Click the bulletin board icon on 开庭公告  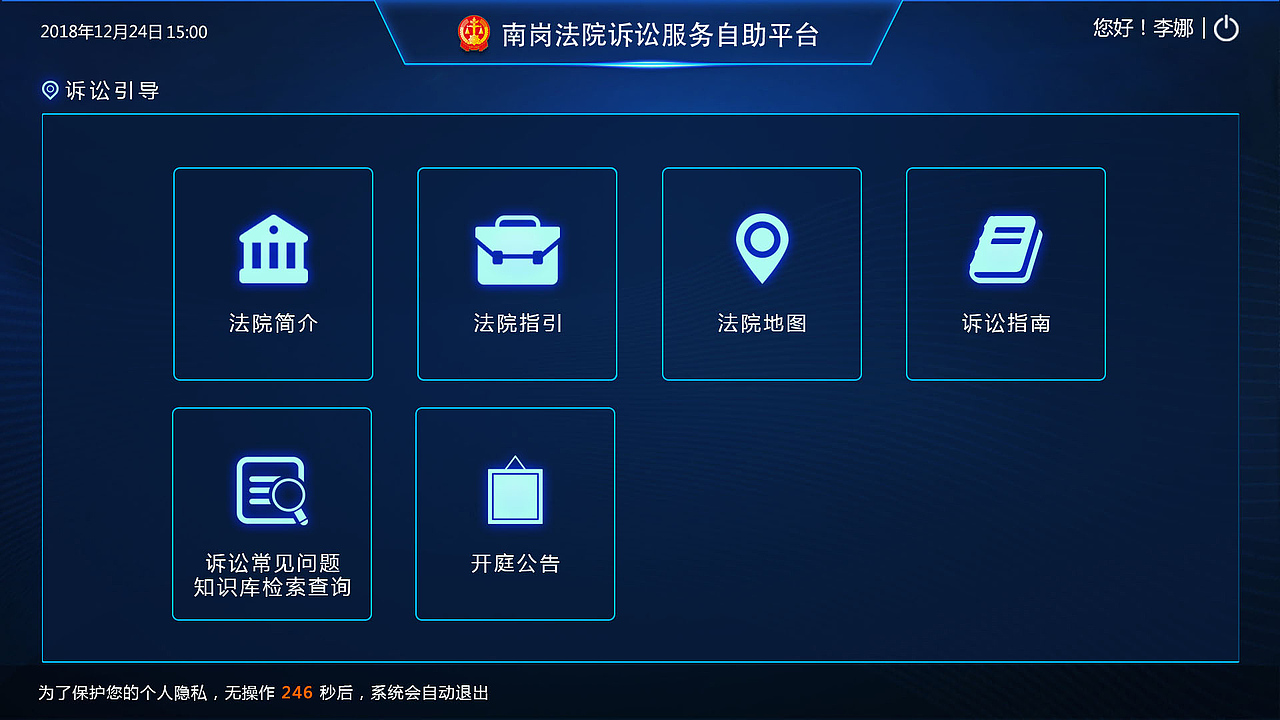coord(515,490)
